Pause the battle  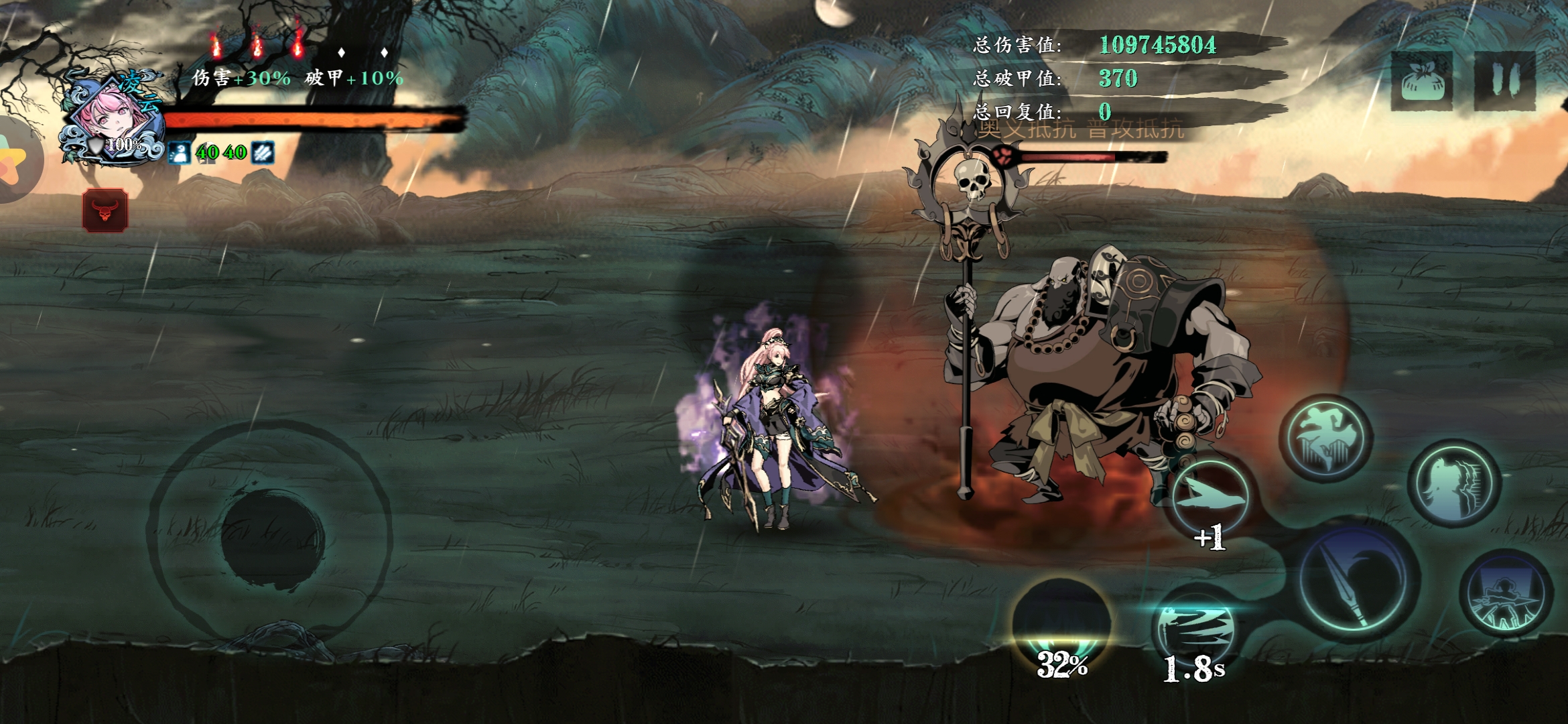(1504, 80)
